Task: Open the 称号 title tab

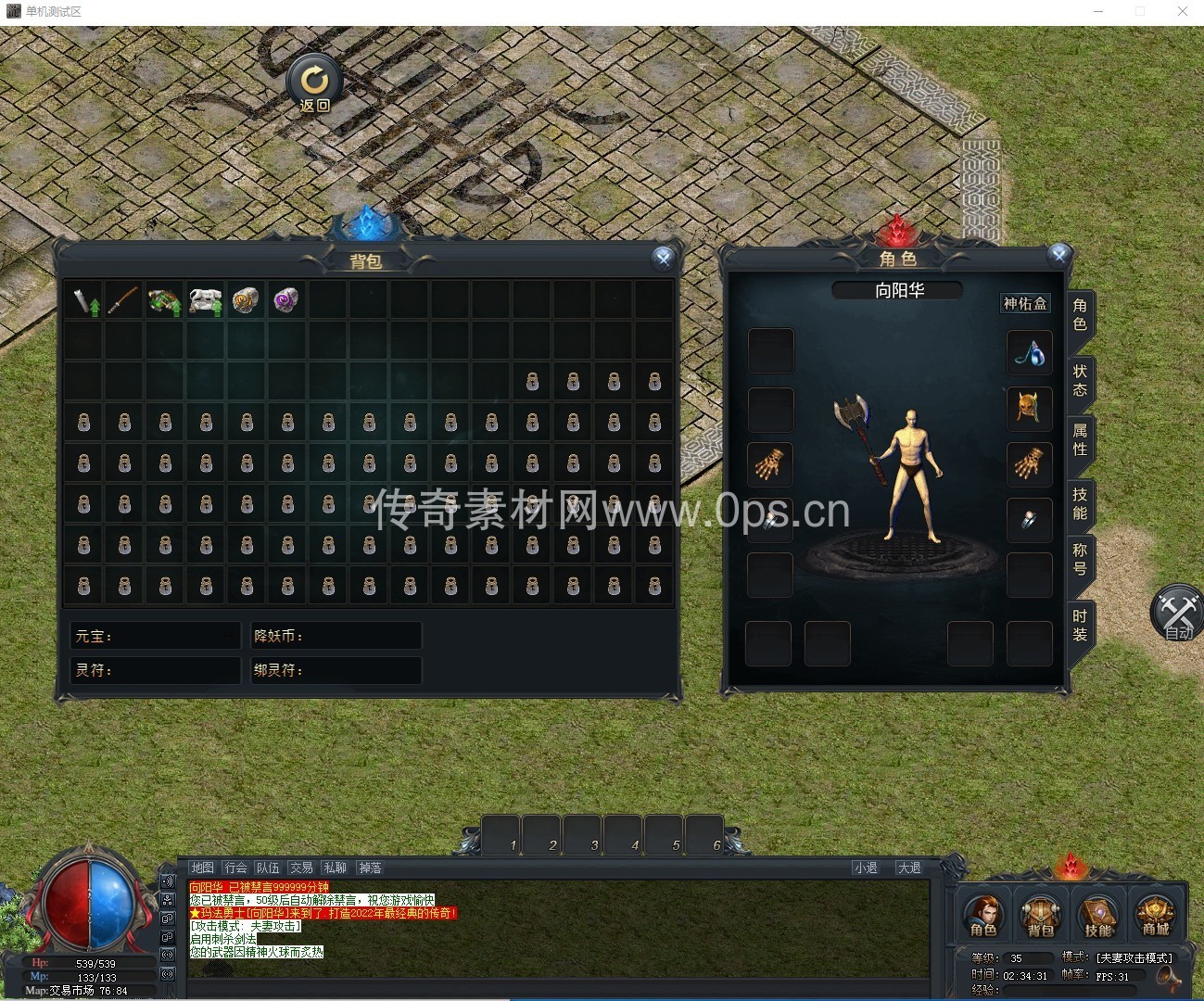Action: point(1080,559)
